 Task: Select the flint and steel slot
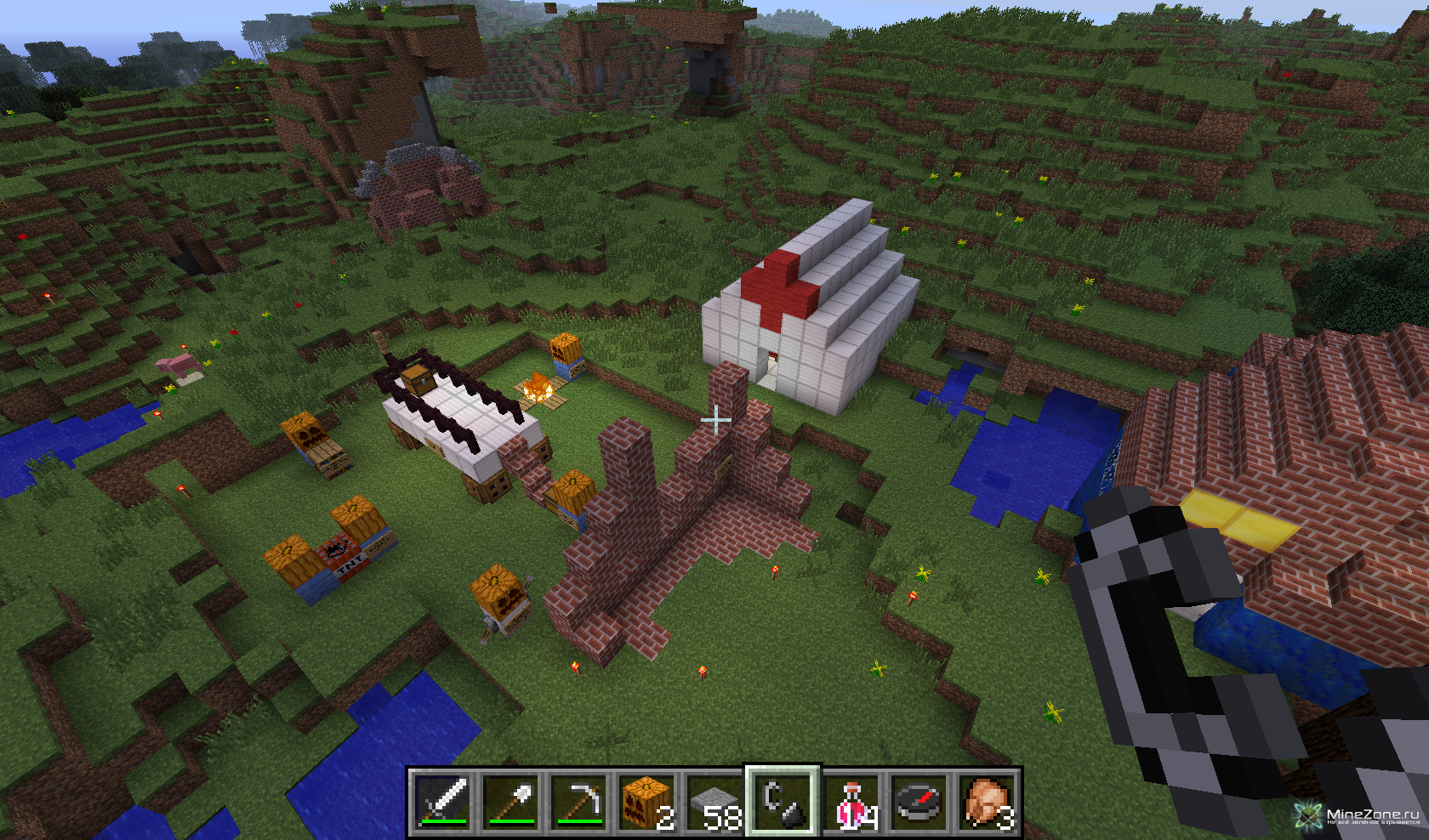[x=783, y=801]
